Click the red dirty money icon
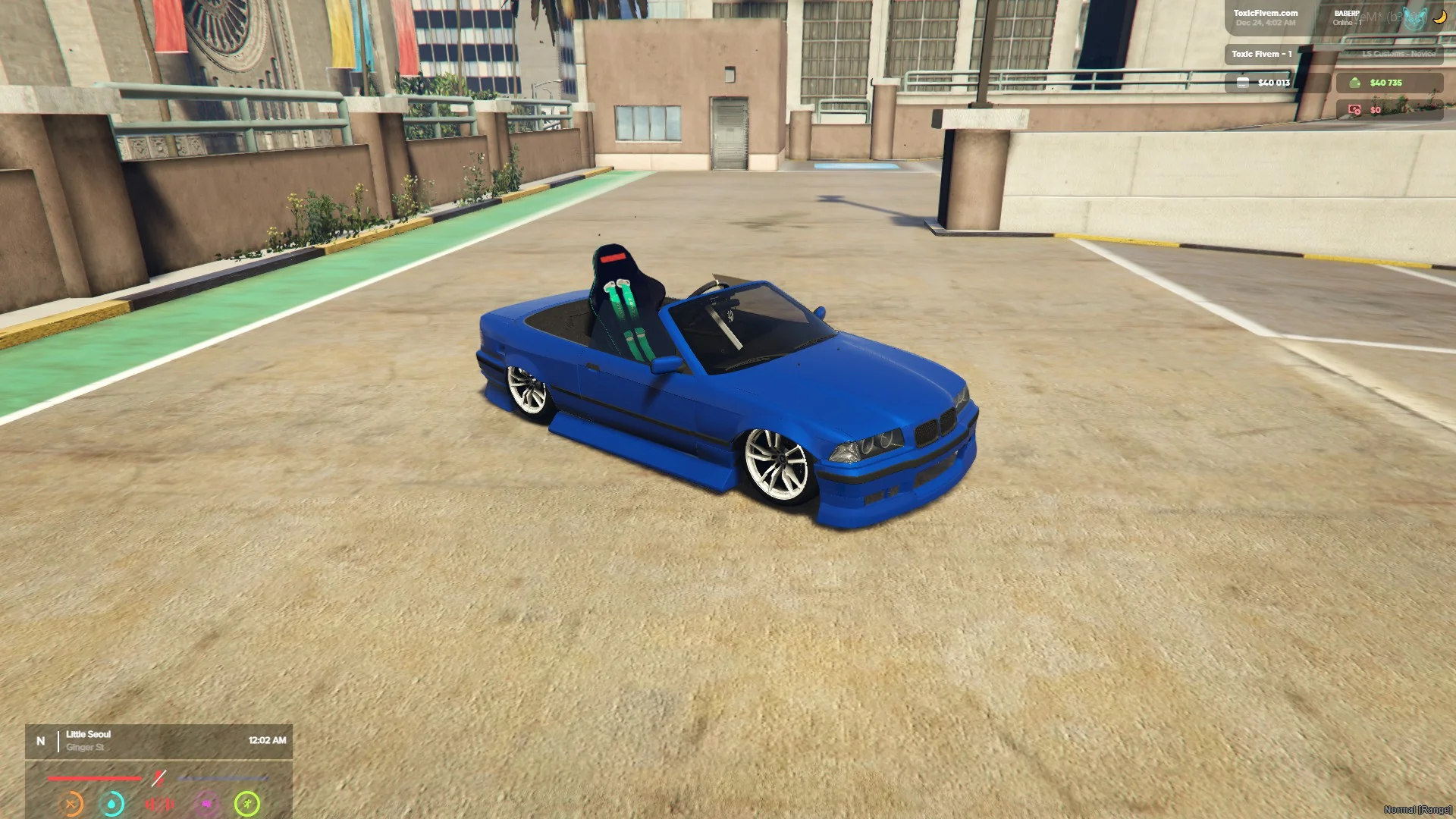This screenshot has width=1456, height=819. 1354,110
